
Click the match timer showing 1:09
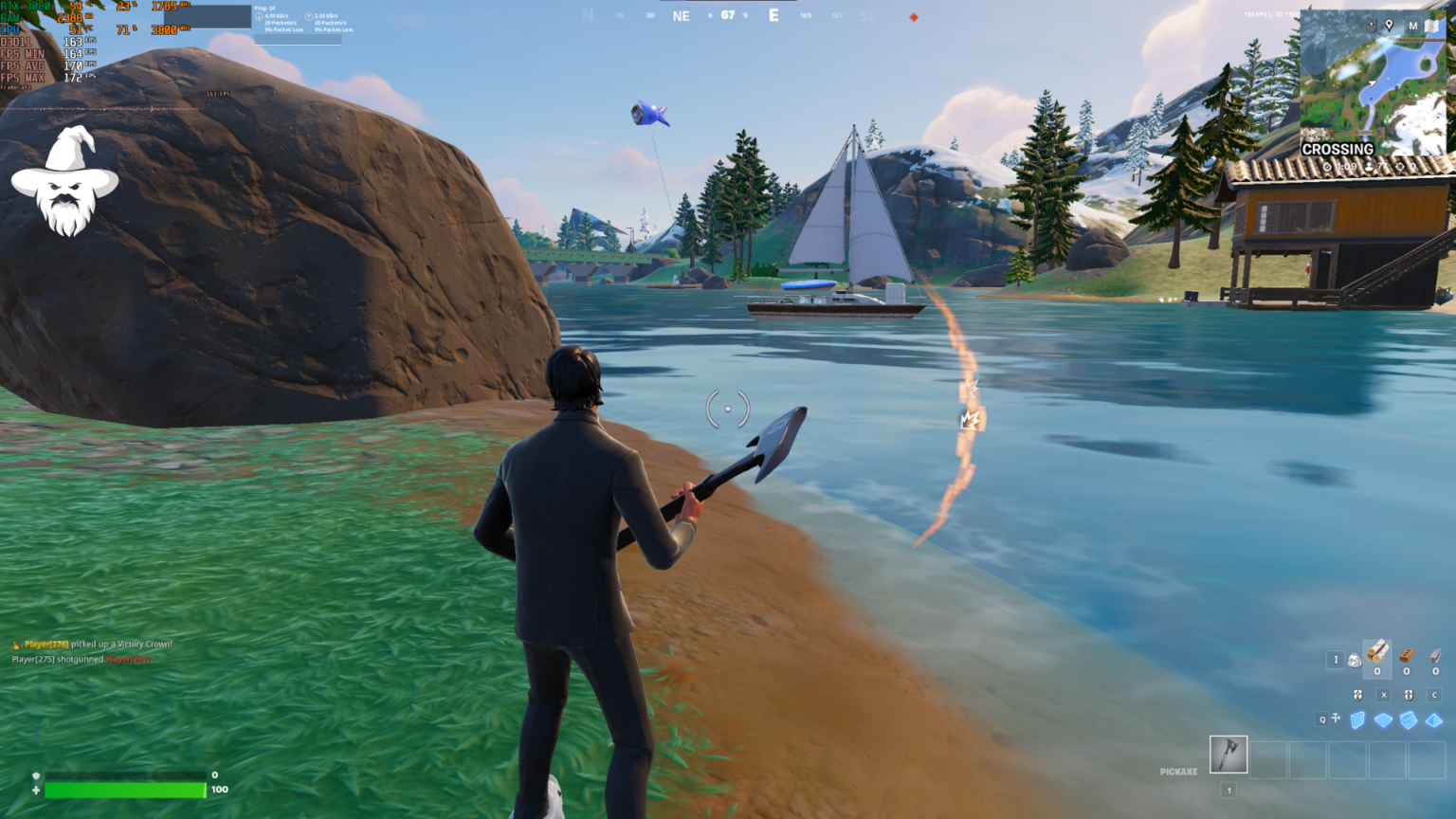(x=1345, y=166)
